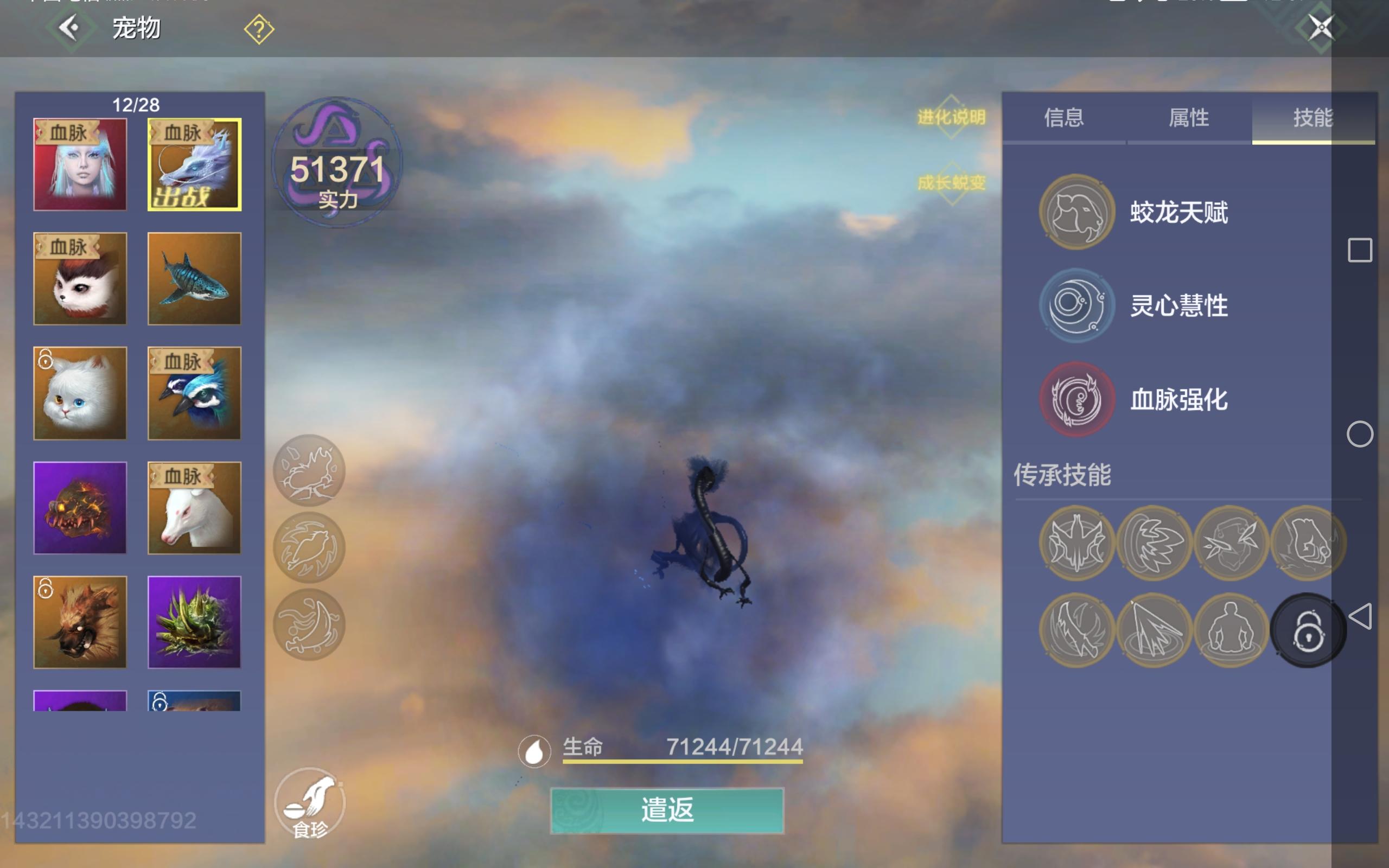1389x868 pixels.
Task: Switch to the 属性 tab
Action: (x=1189, y=119)
